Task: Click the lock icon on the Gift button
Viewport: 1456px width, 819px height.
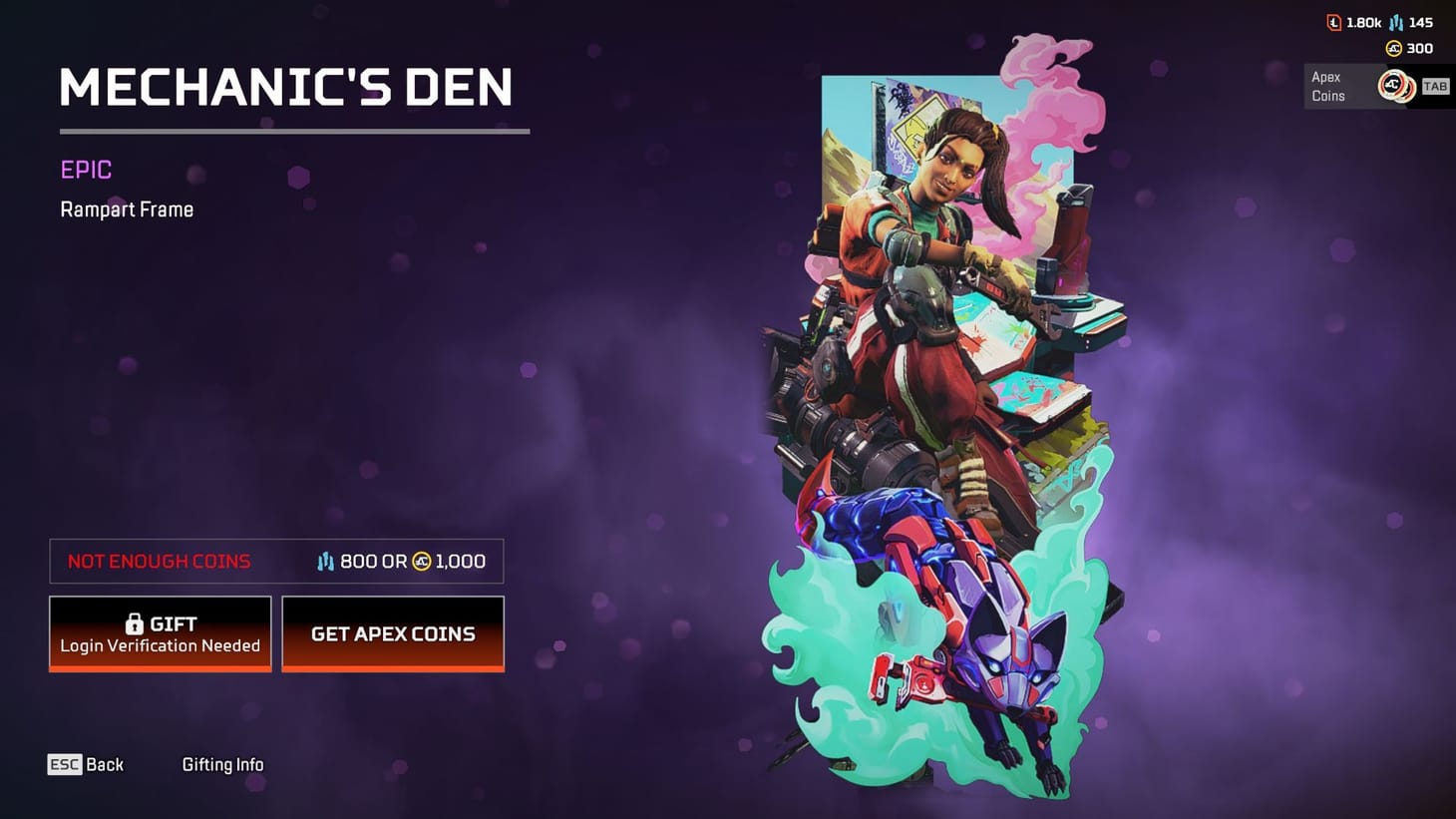Action: 134,623
